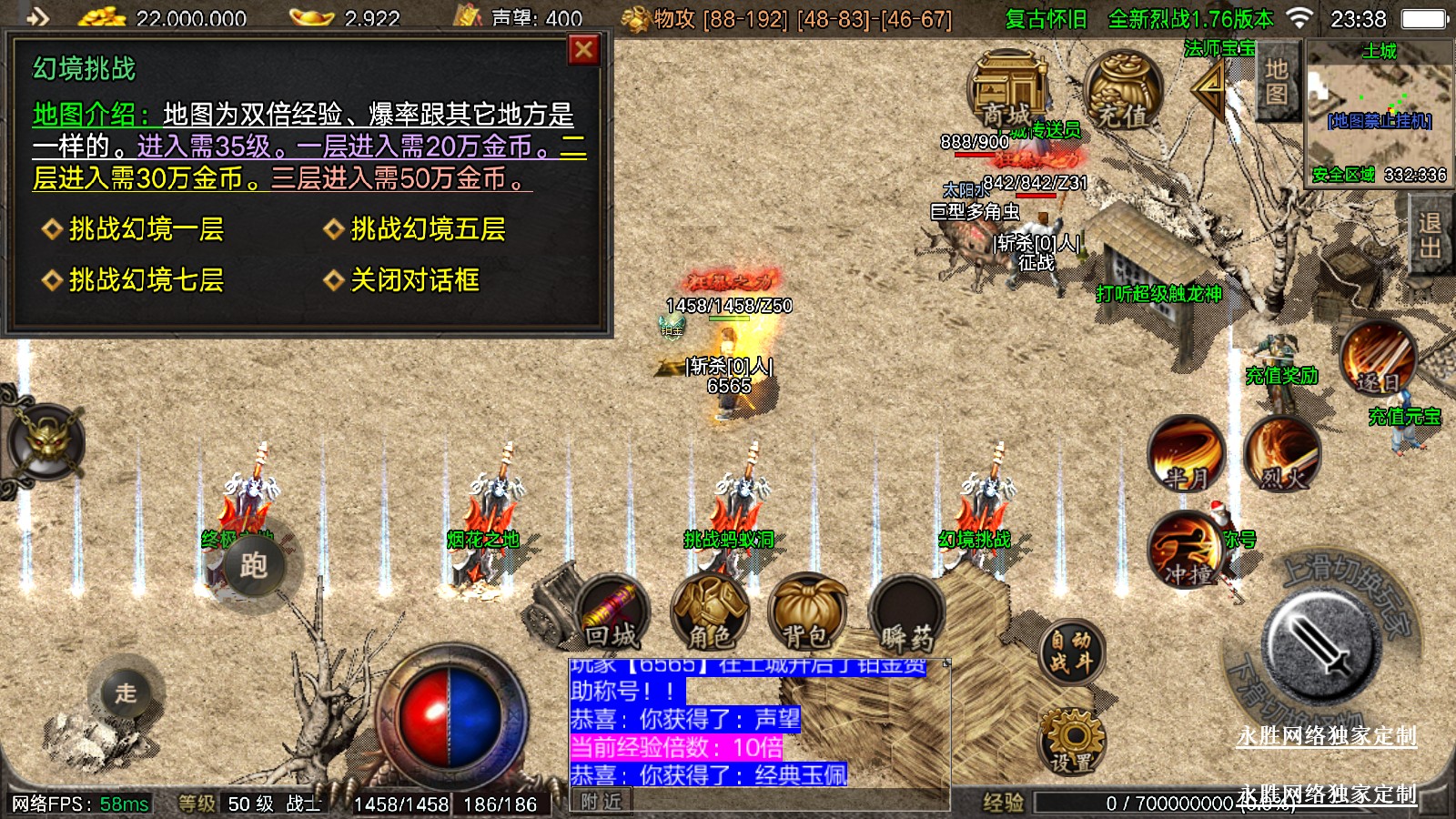Screen dimensions: 1456x819
Task: Open the 地图 map button
Action: 1276,82
